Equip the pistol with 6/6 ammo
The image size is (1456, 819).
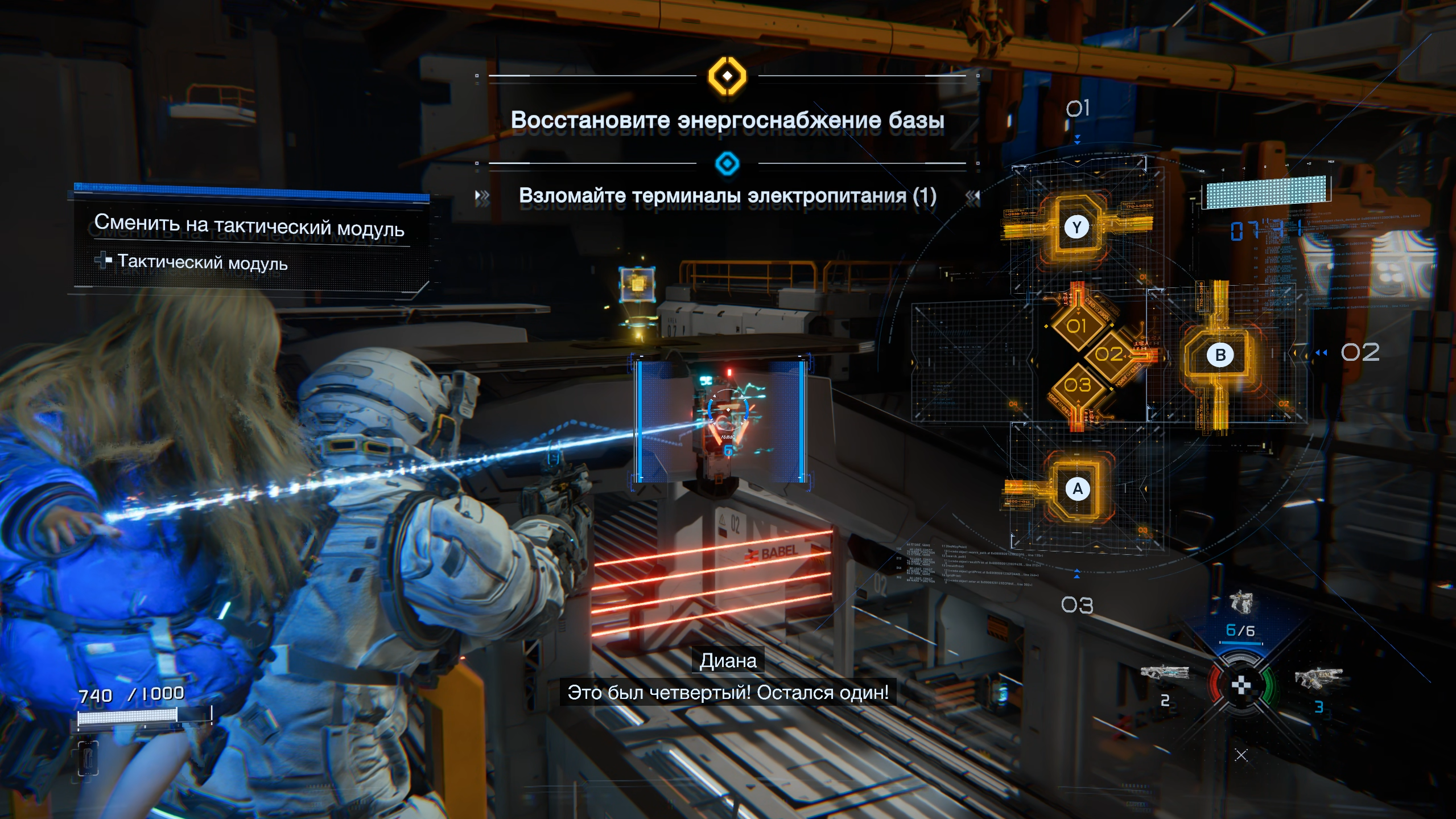1240,604
